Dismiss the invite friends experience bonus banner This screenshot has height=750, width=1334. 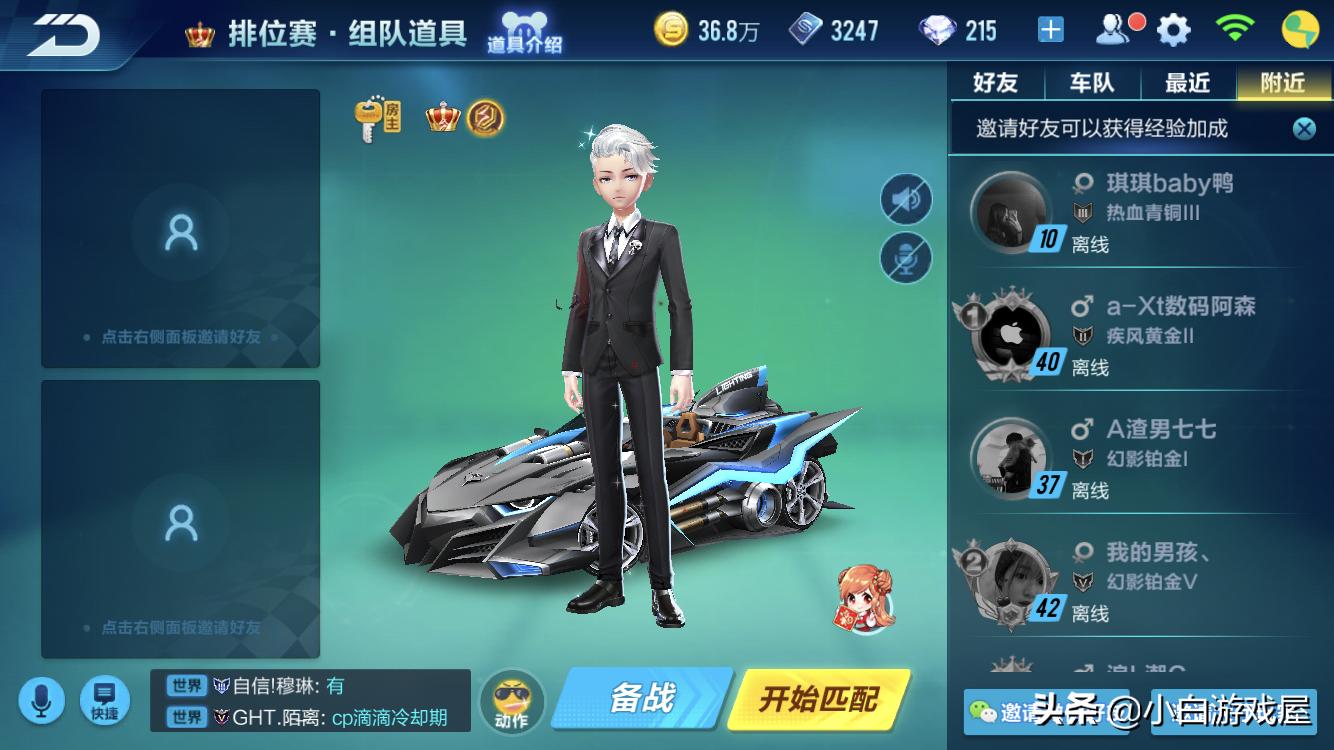click(1302, 128)
